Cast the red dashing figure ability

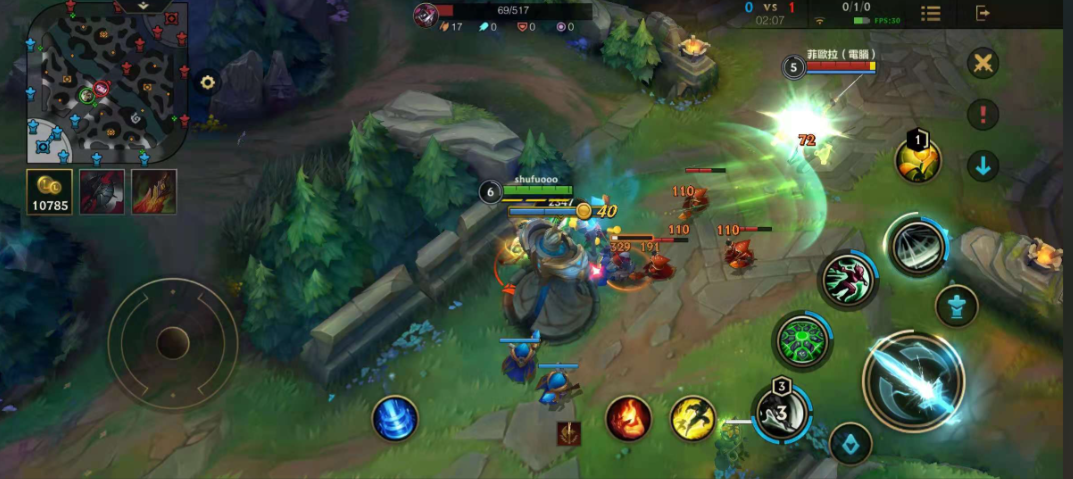click(847, 279)
